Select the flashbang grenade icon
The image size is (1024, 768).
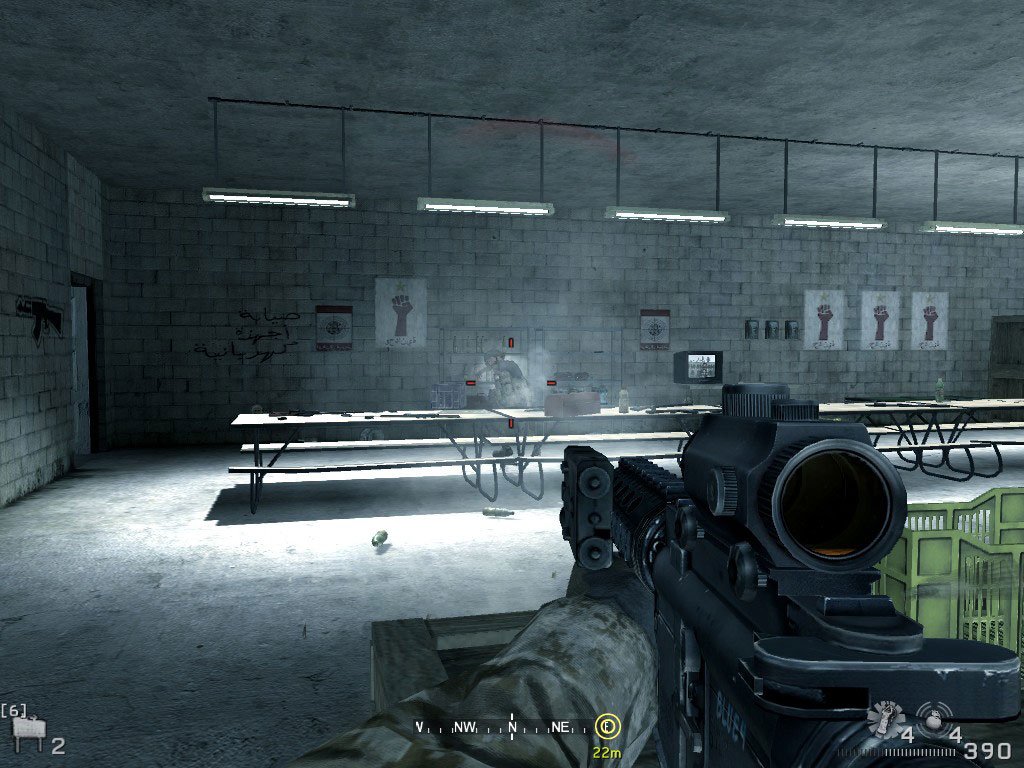pos(884,717)
